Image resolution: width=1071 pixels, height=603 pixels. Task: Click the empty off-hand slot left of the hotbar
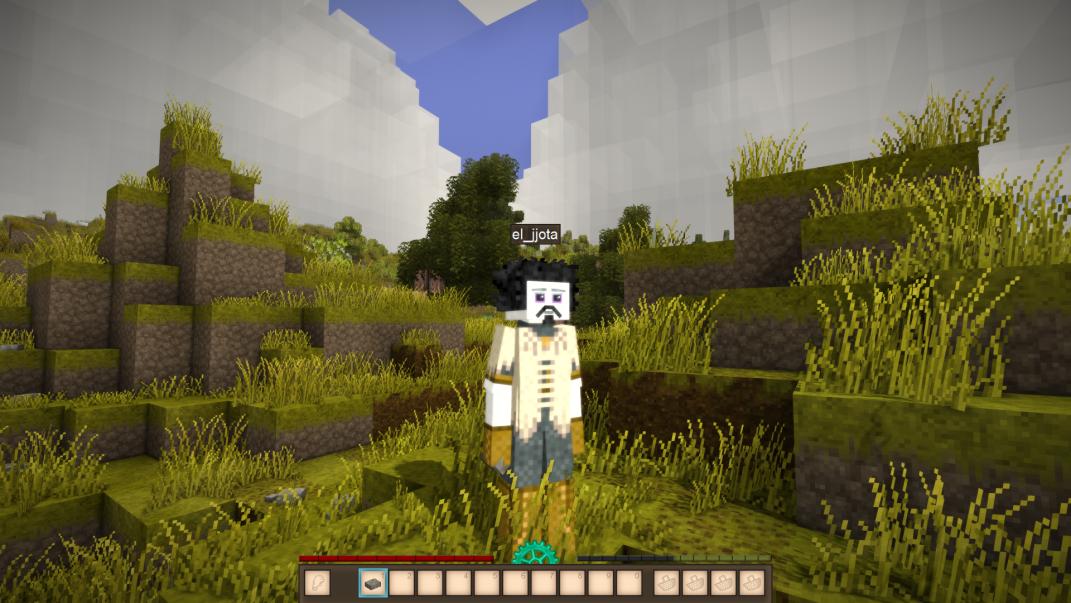pos(316,582)
